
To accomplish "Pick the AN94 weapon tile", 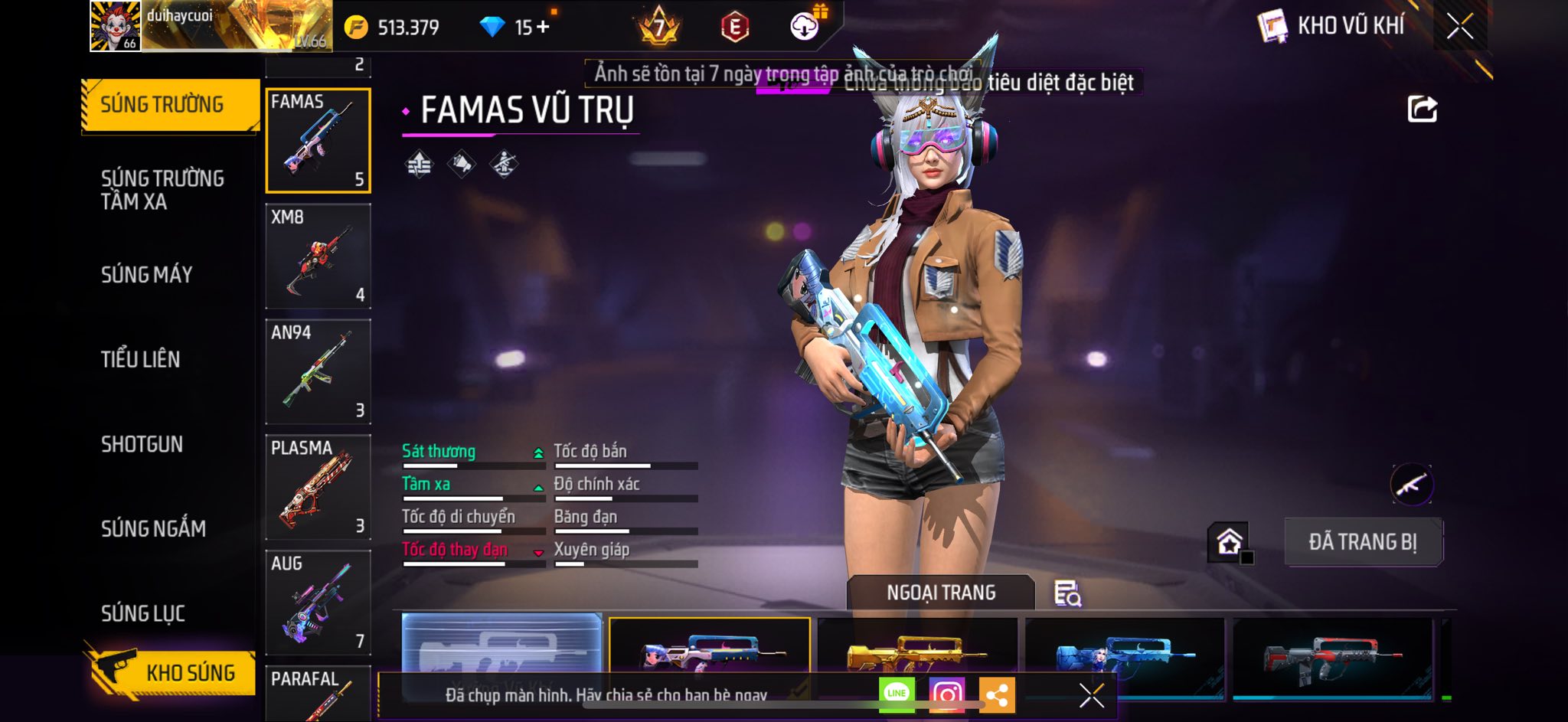I will tap(318, 371).
